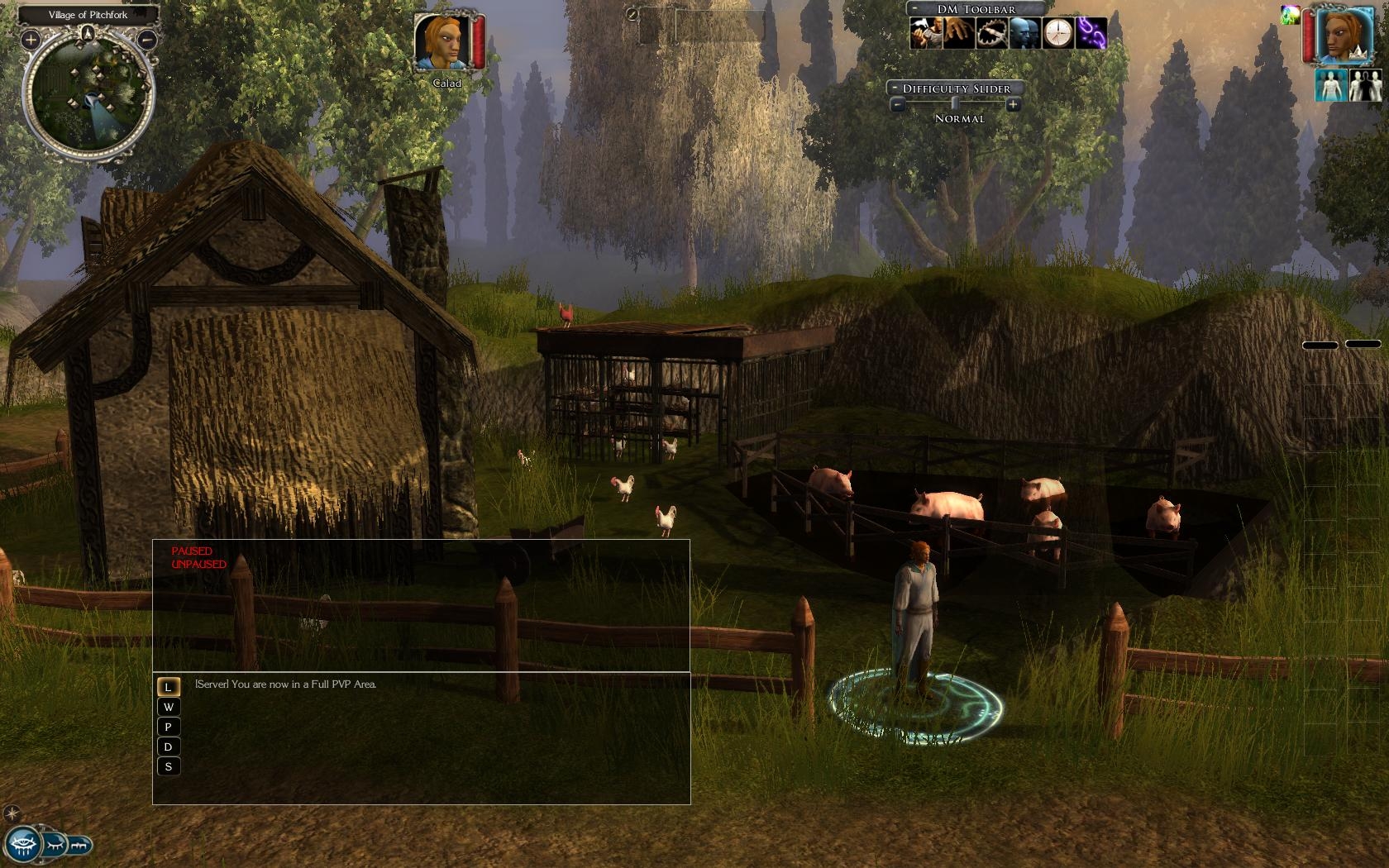Toggle the closed-eye rest button
The image size is (1389, 868).
pos(55,846)
